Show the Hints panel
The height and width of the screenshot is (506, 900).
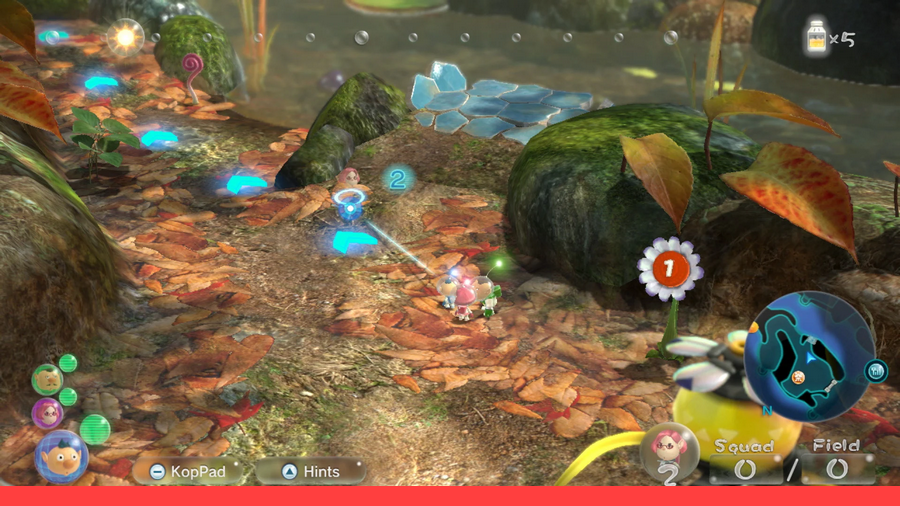(310, 471)
